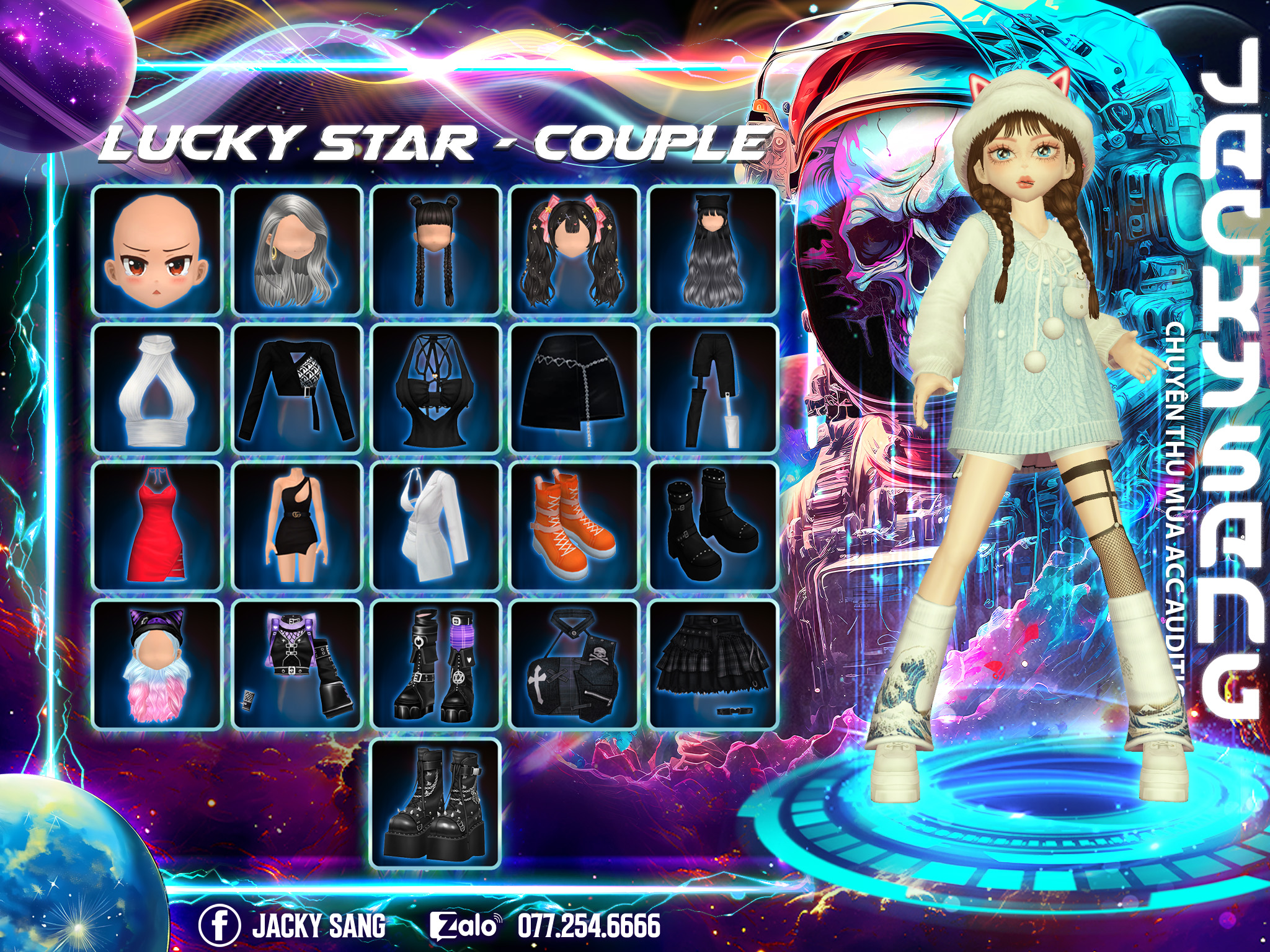
Task: Pick the black shorts with leg strap
Action: pos(713,389)
